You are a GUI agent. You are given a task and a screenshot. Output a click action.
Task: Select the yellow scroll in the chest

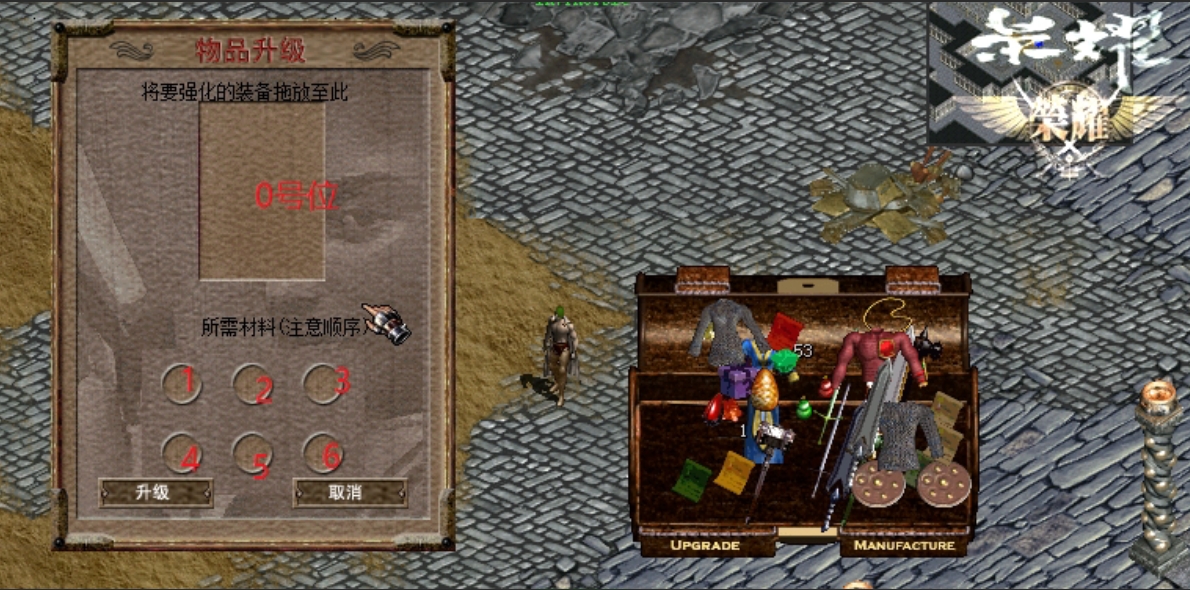tap(732, 471)
